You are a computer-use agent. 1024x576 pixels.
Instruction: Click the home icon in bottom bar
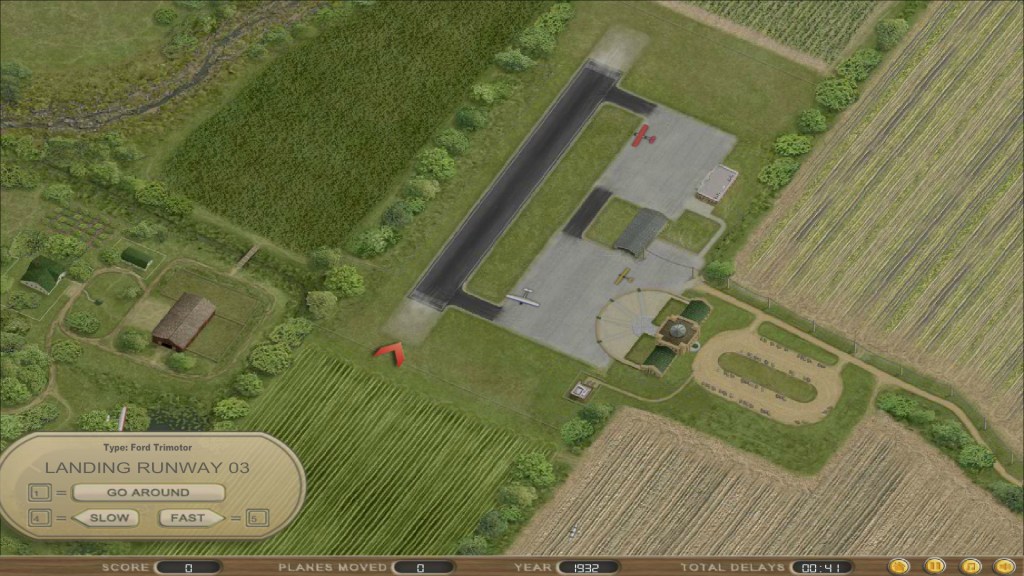point(898,566)
